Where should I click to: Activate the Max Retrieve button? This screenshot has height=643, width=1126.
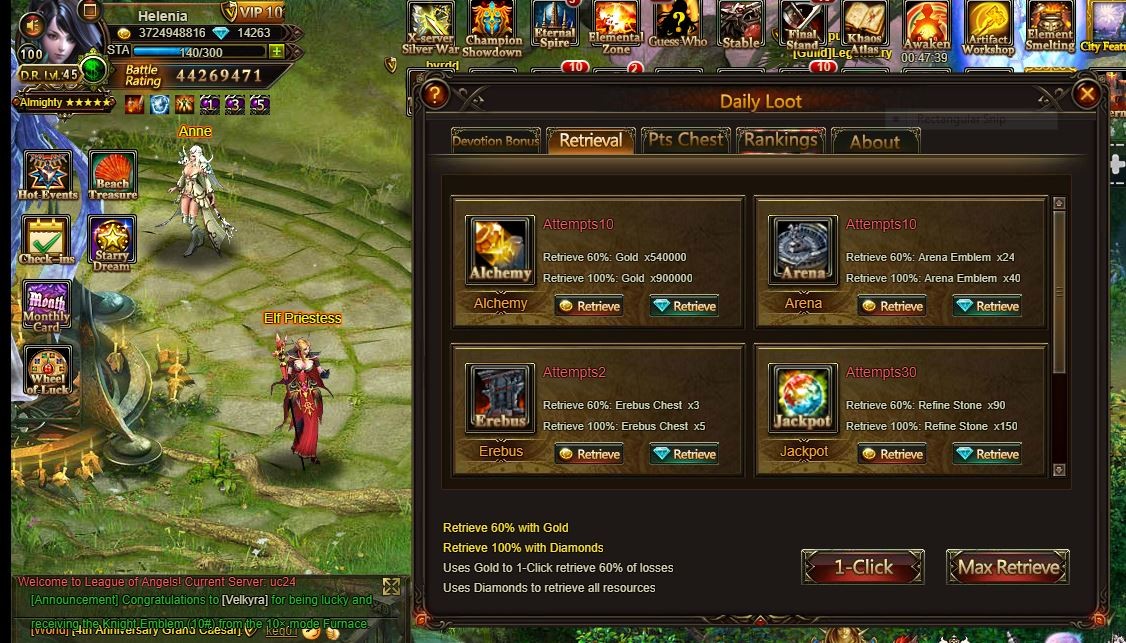(1007, 567)
